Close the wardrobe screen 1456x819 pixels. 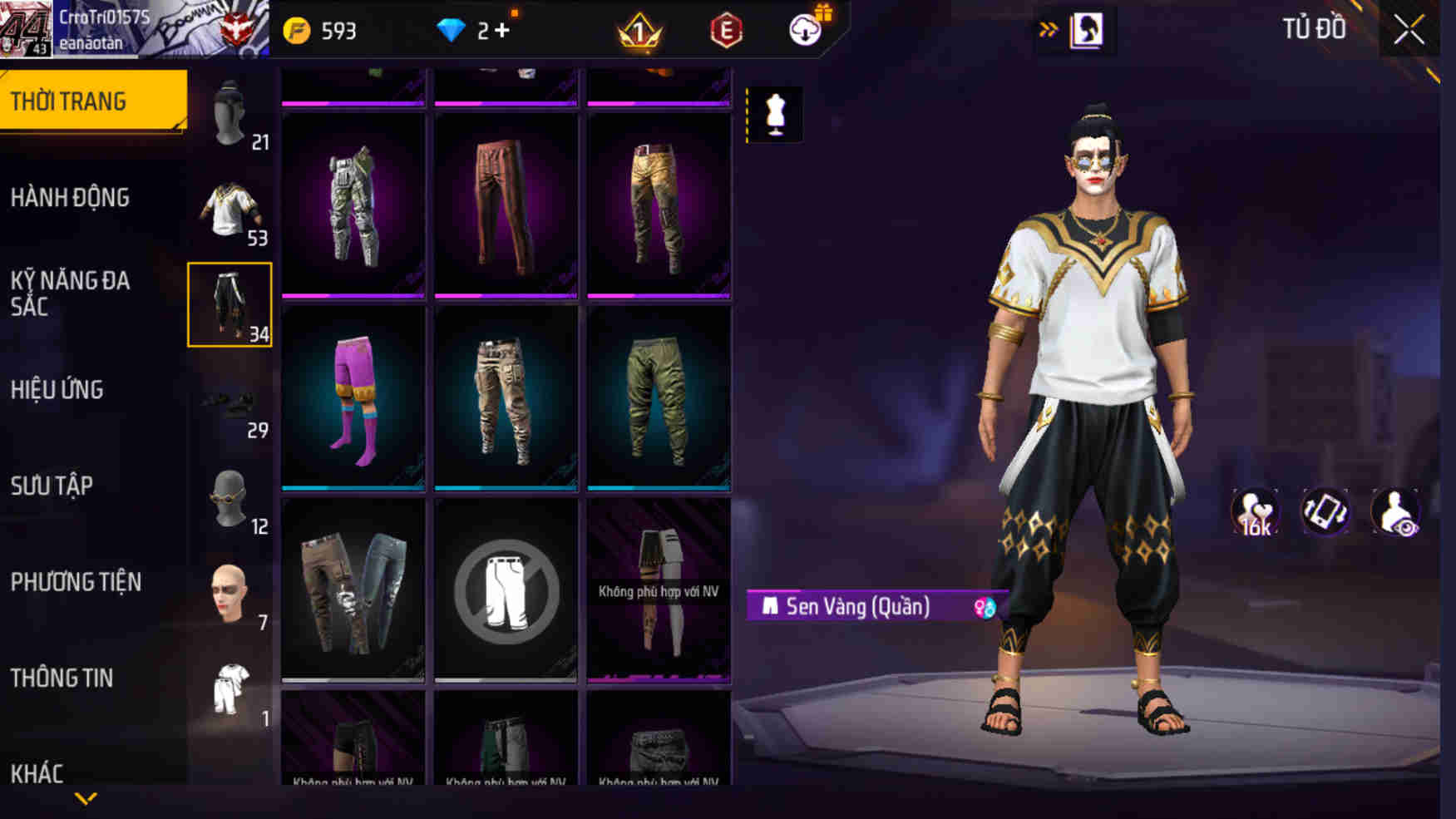pos(1409,31)
